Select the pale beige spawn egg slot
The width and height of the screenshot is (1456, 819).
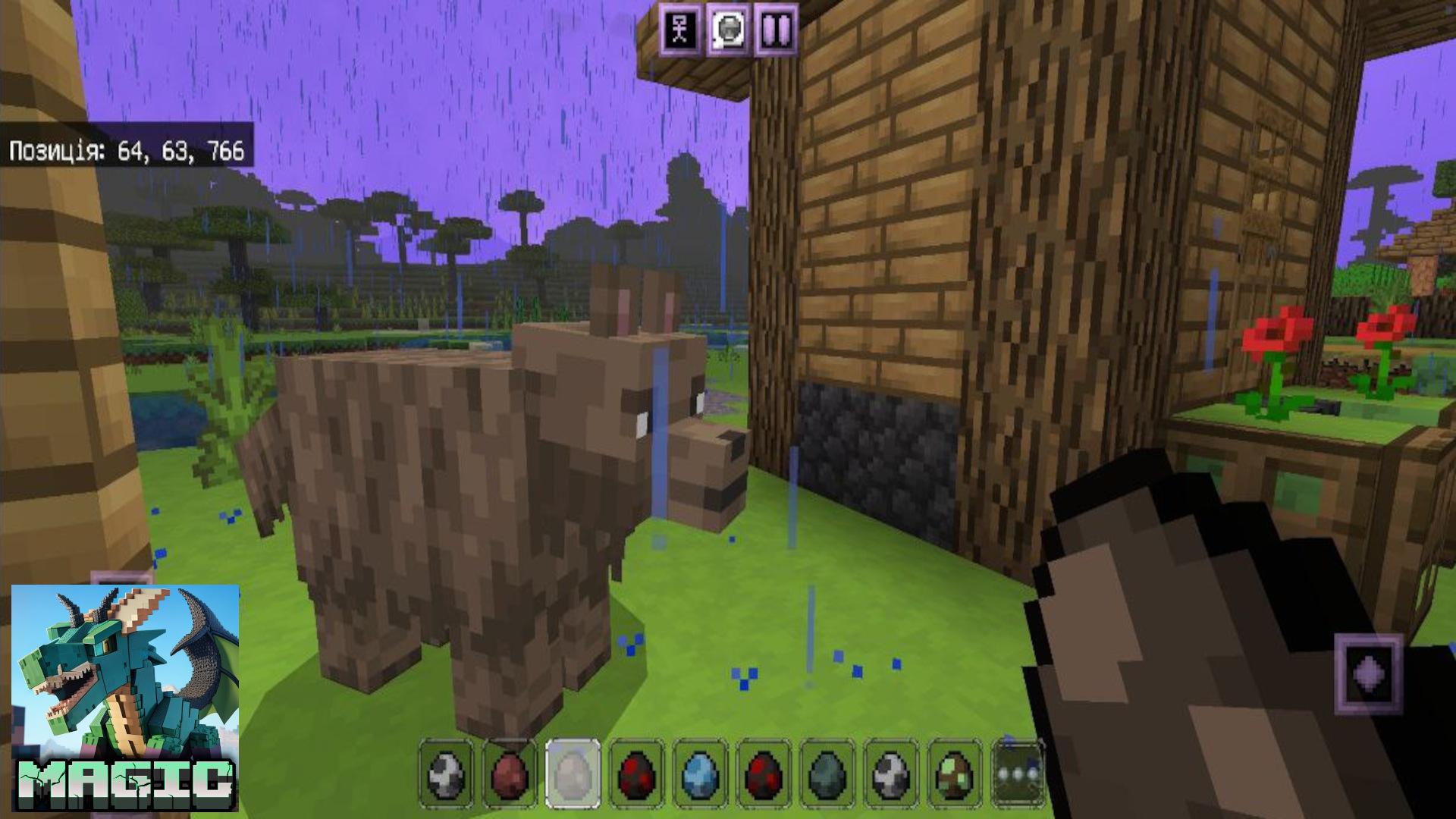point(573,773)
